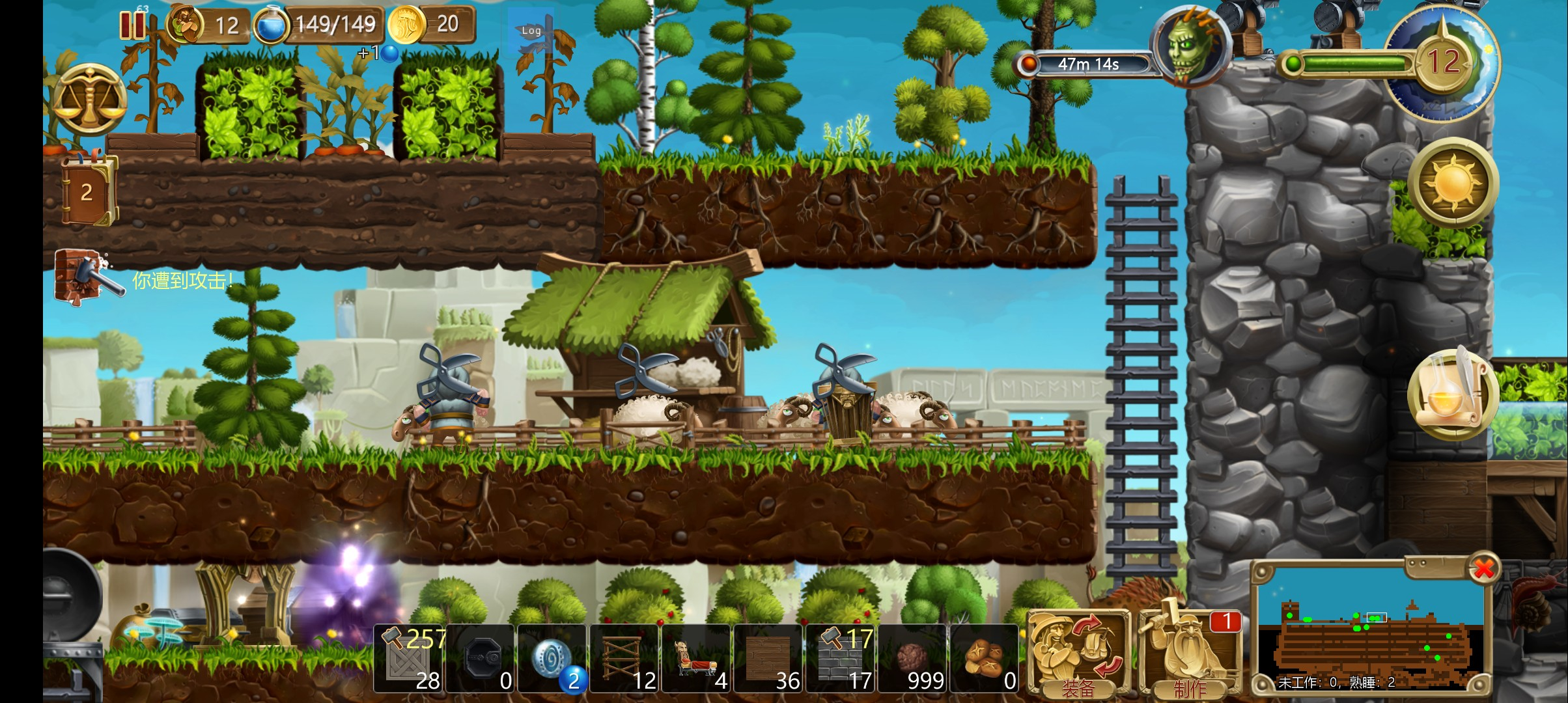Screen dimensions: 1568x703
Task: Open the level 12 globe badge
Action: 1443,62
